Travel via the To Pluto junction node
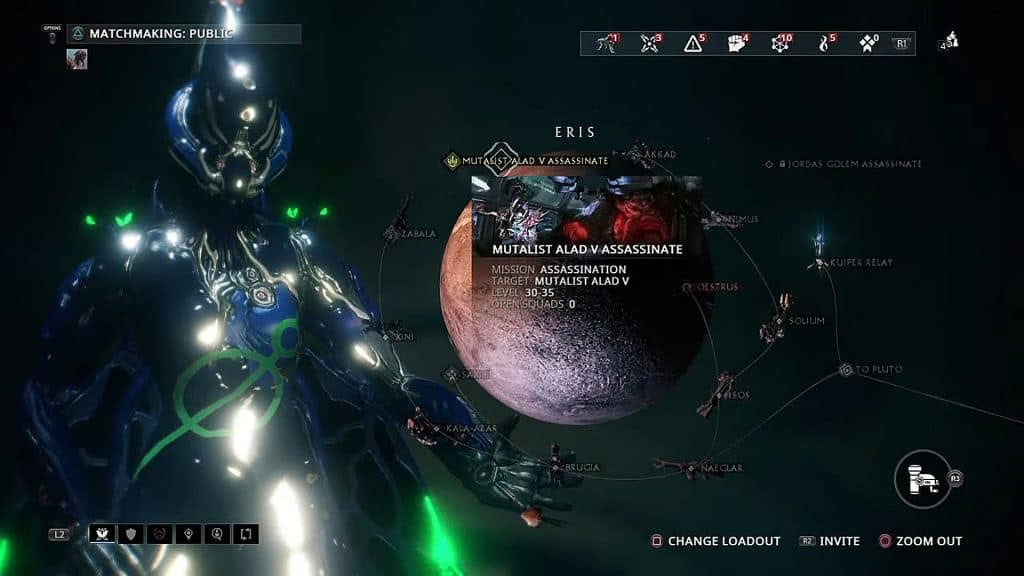Screen dimensions: 1024x576 [x=846, y=370]
